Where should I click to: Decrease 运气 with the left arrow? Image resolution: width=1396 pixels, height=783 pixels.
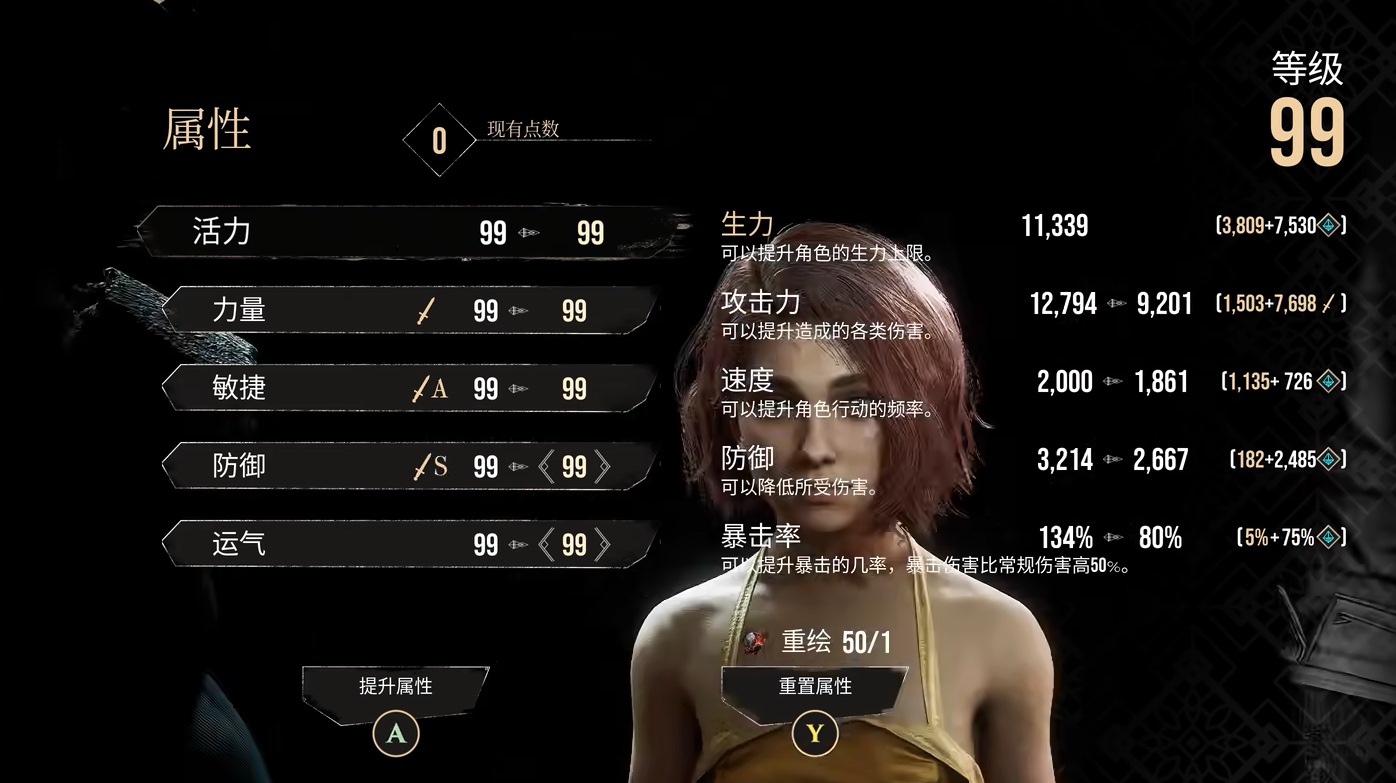click(x=546, y=545)
